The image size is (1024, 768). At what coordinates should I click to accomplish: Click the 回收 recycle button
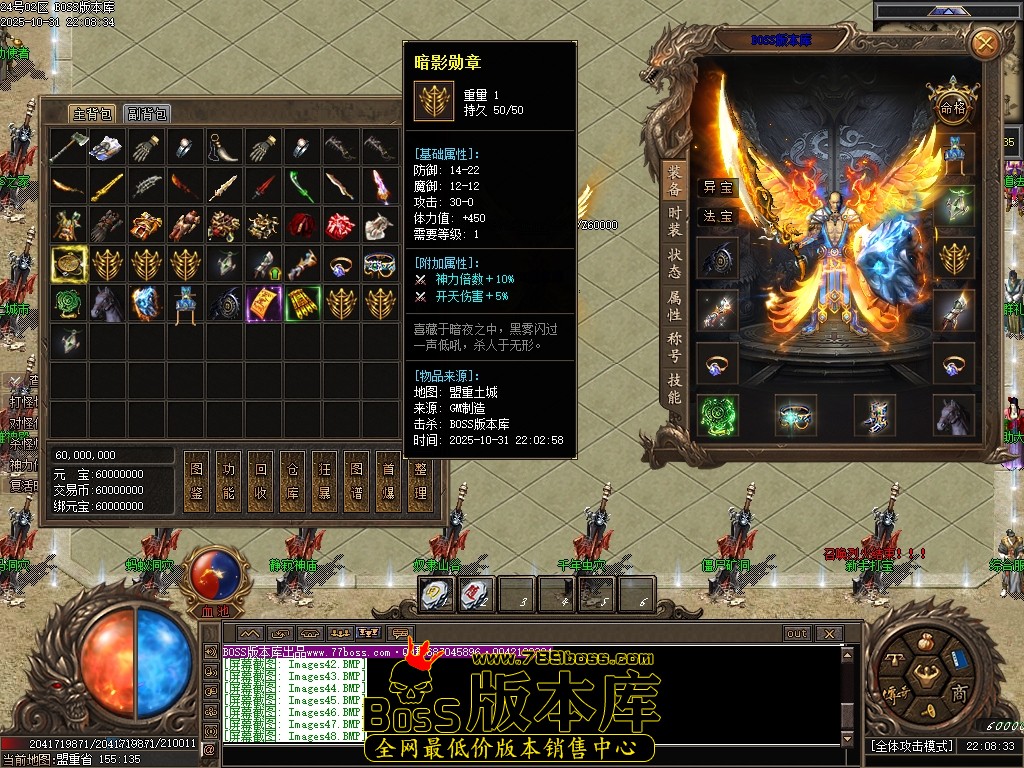[260, 481]
